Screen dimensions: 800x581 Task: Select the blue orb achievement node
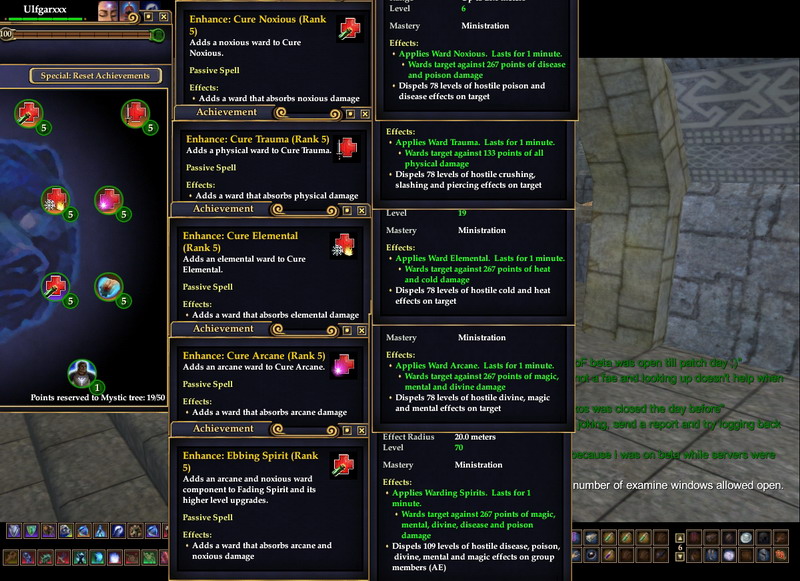[x=107, y=287]
